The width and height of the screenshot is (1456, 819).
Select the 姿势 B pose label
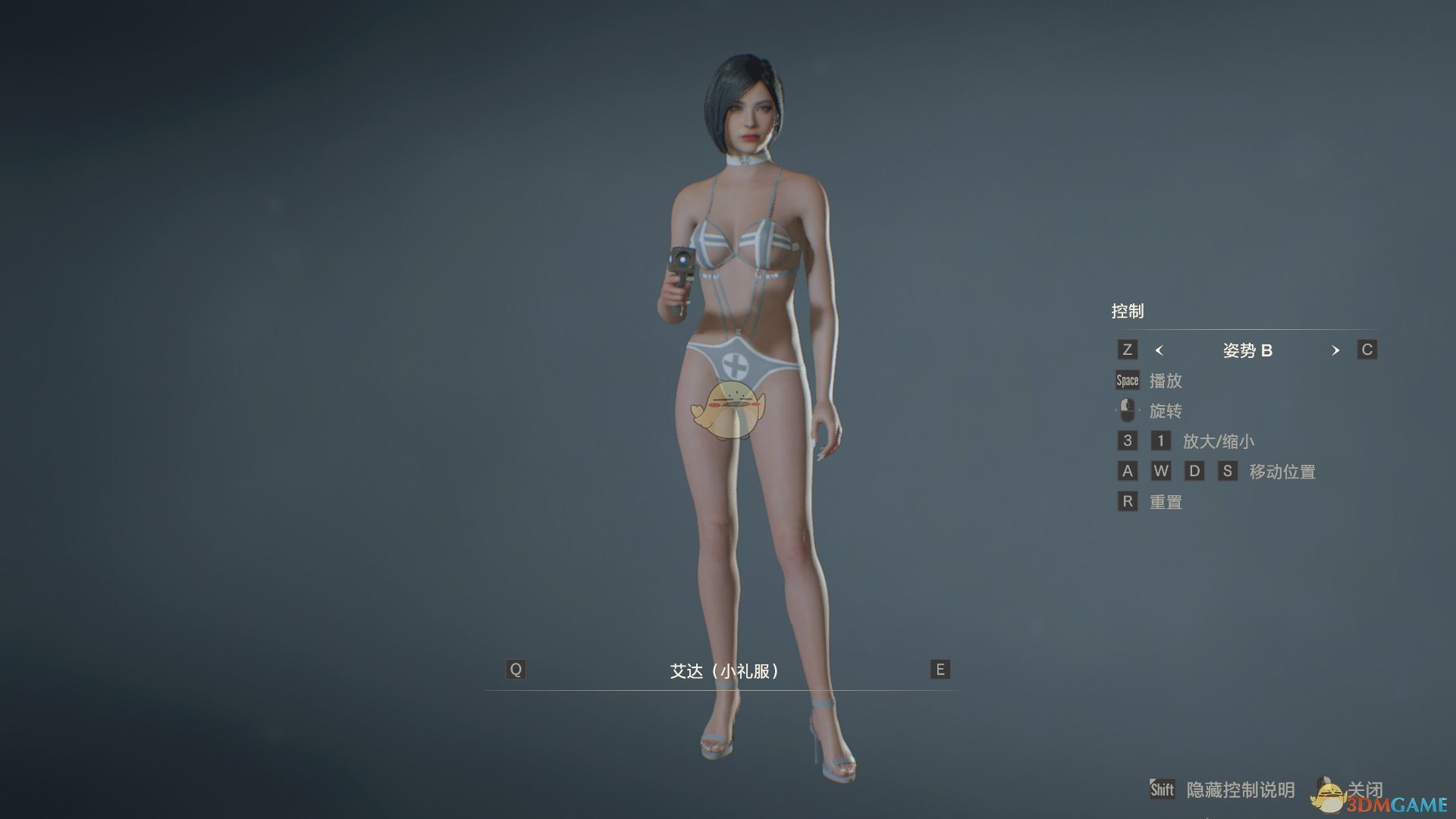(1247, 350)
